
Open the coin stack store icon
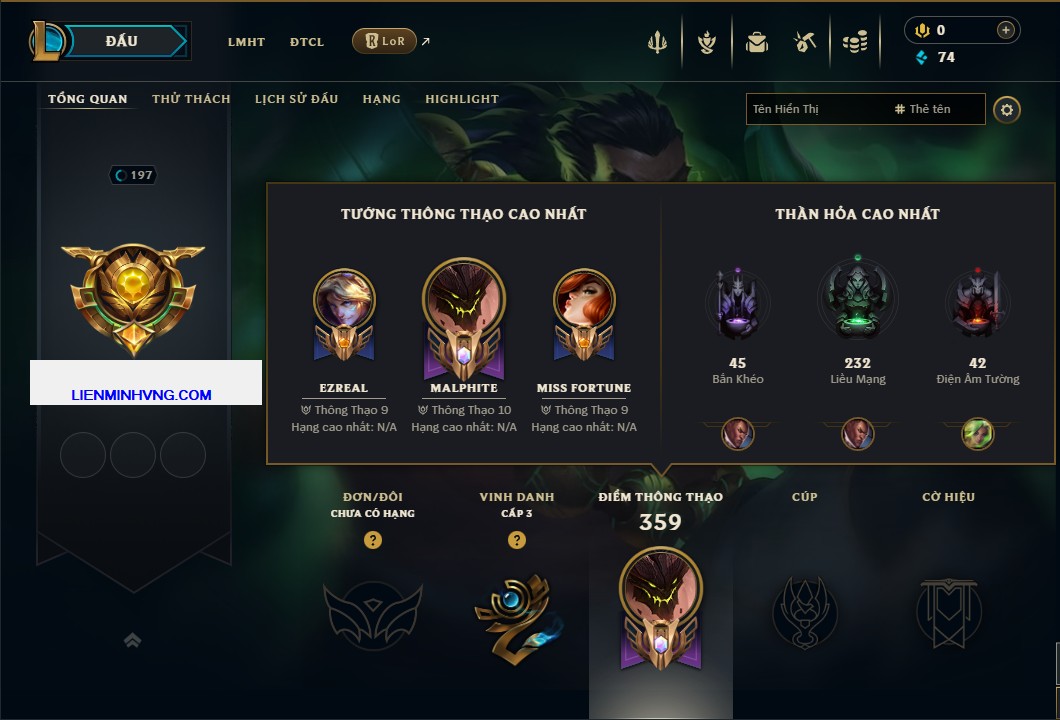854,42
